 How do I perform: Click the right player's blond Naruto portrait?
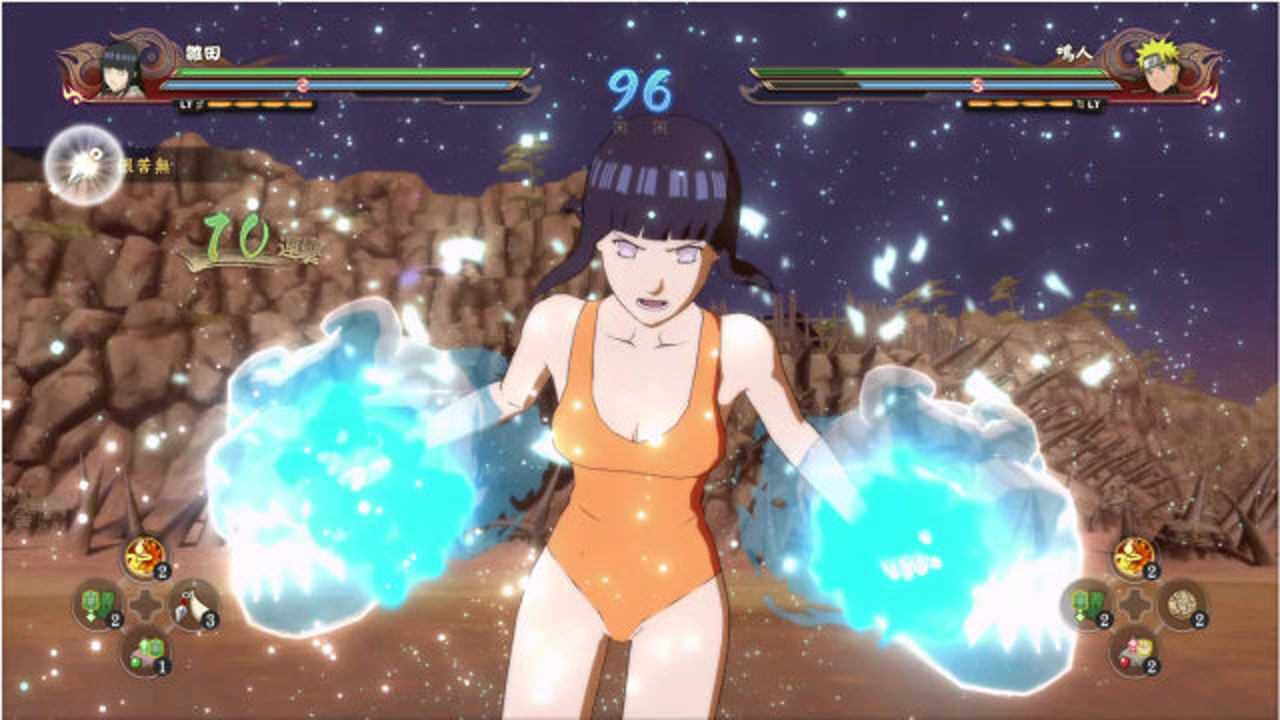1160,69
